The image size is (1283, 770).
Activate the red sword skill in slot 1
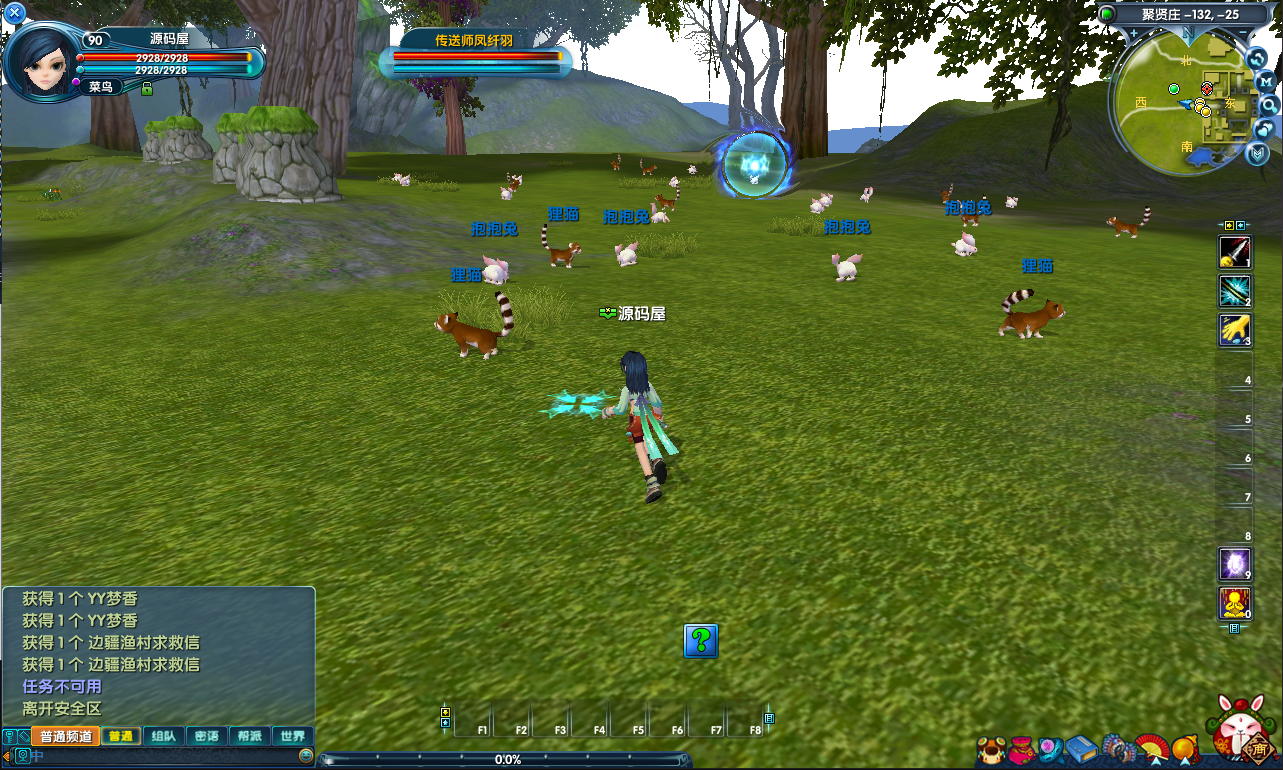pyautogui.click(x=1235, y=251)
